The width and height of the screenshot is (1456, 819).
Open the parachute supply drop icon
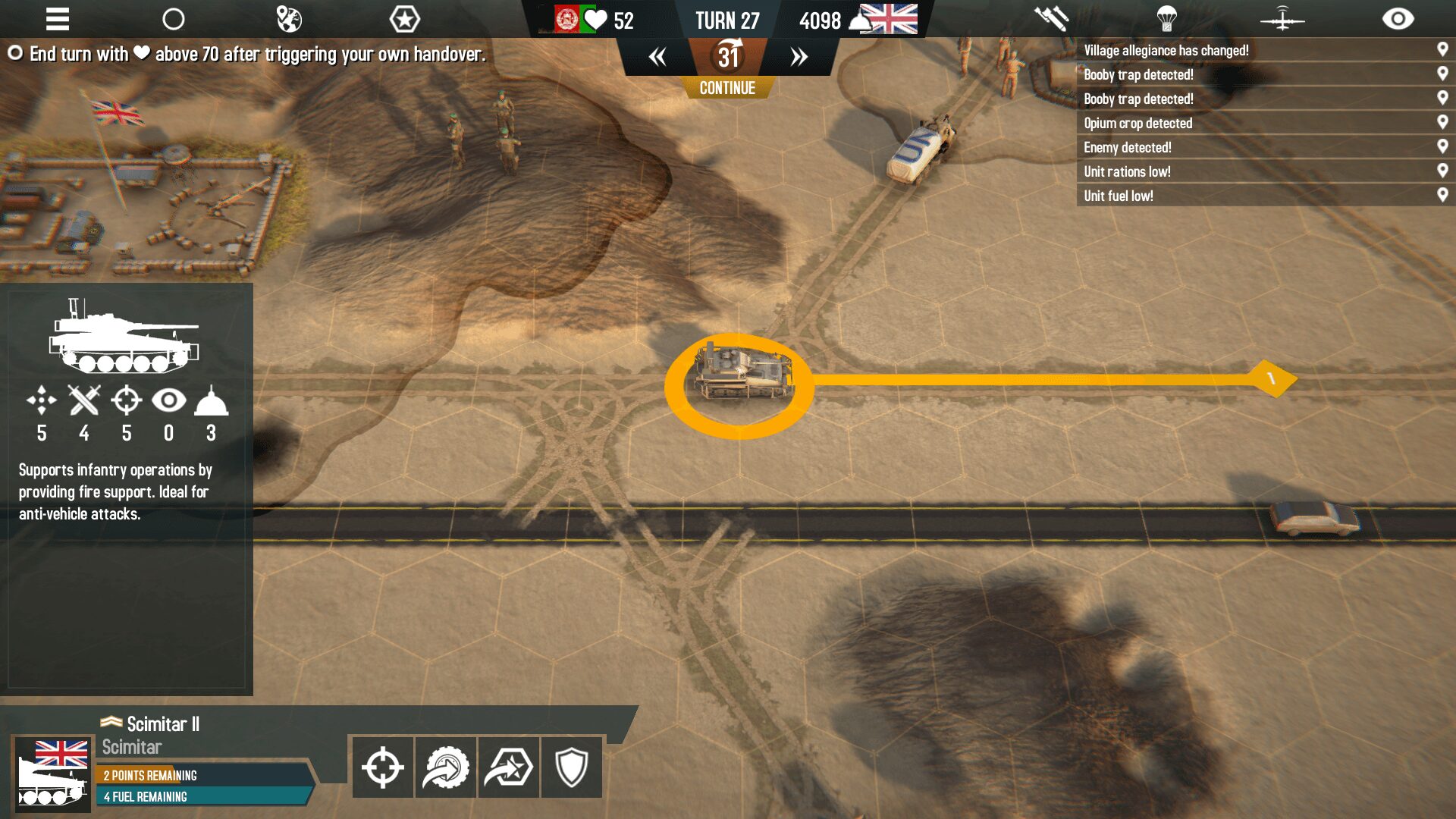coord(1166,19)
